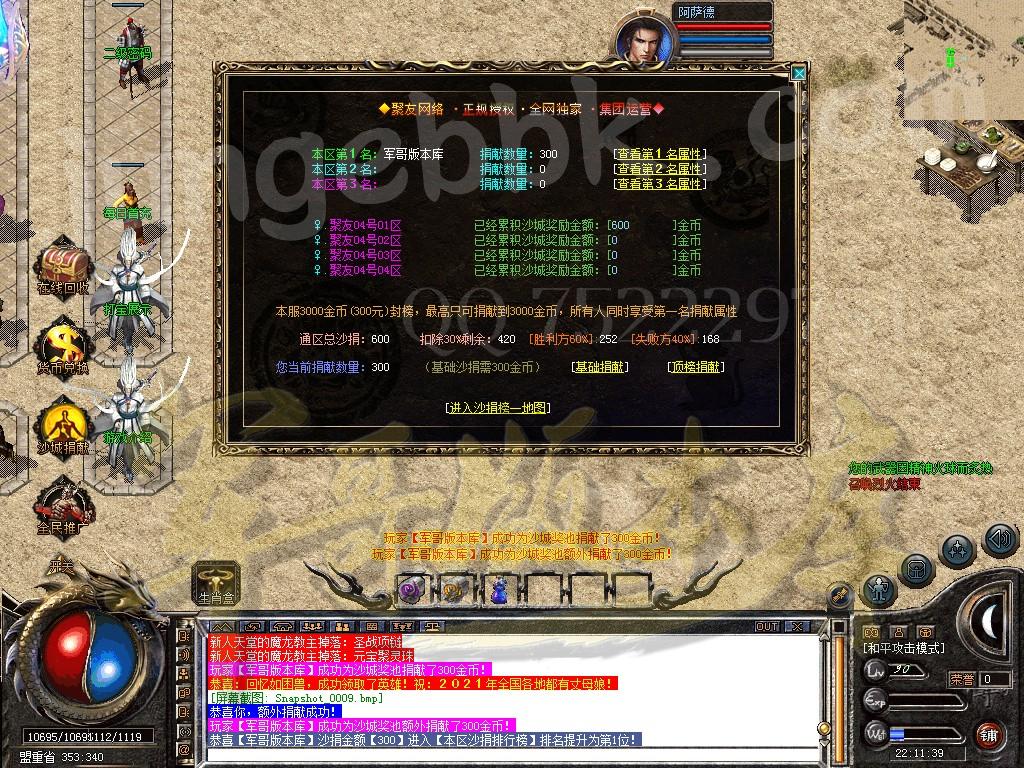The image size is (1024, 768).
Task: View the rank 1 attributes link (查看第1名属性)
Action: tap(660, 154)
